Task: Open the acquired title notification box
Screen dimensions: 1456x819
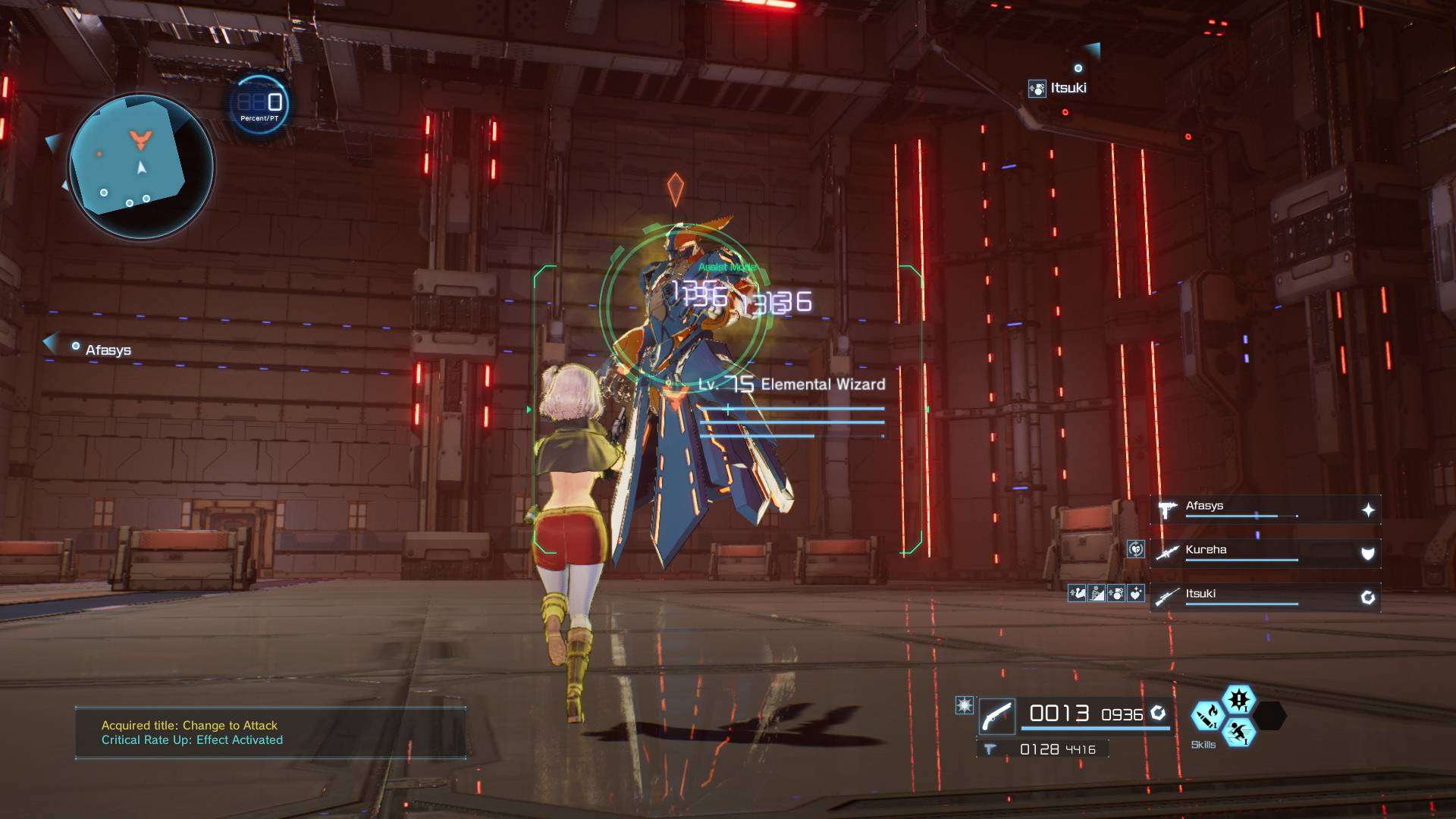Action: 270,733
